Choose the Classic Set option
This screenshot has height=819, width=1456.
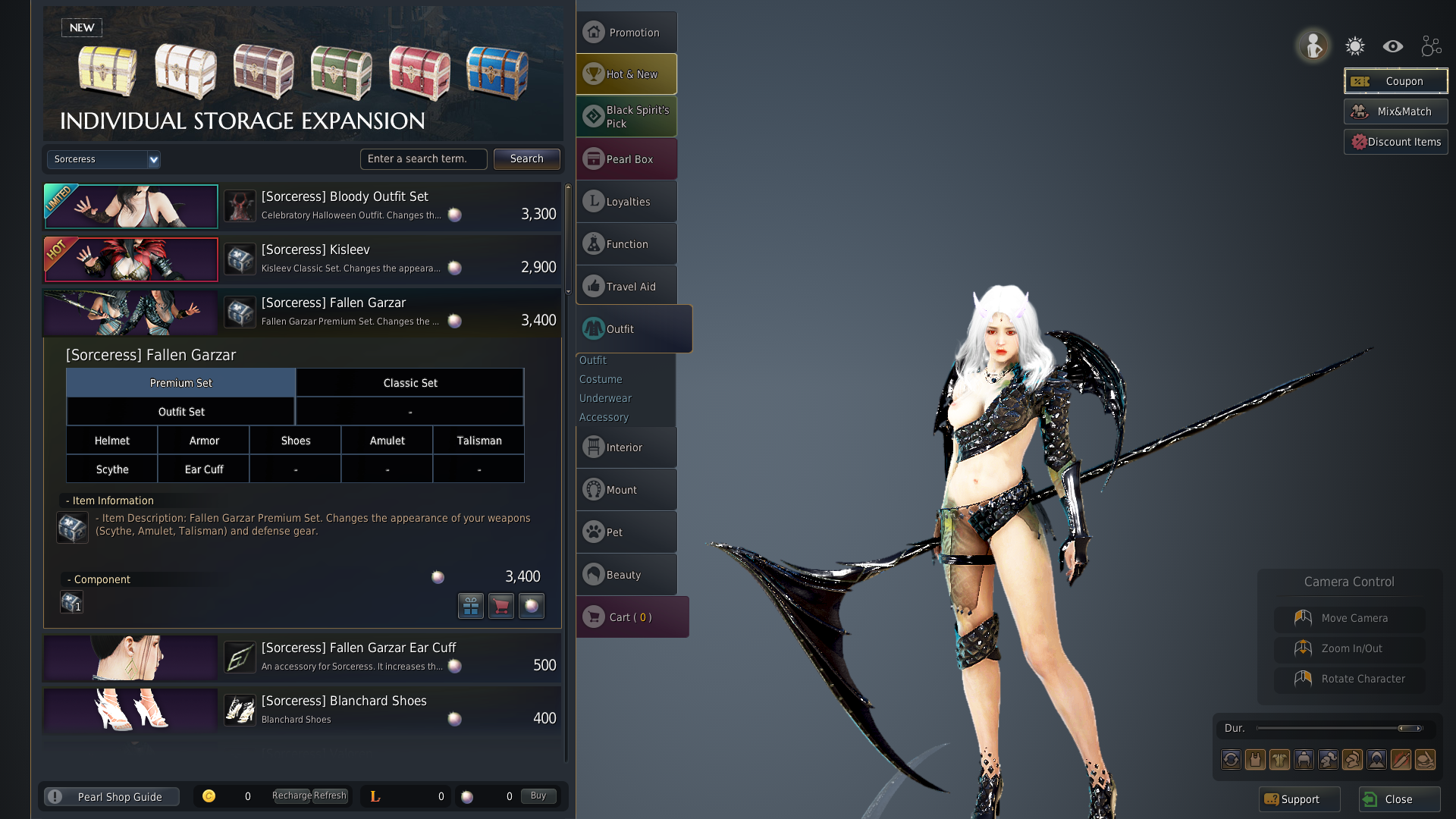[x=409, y=383]
